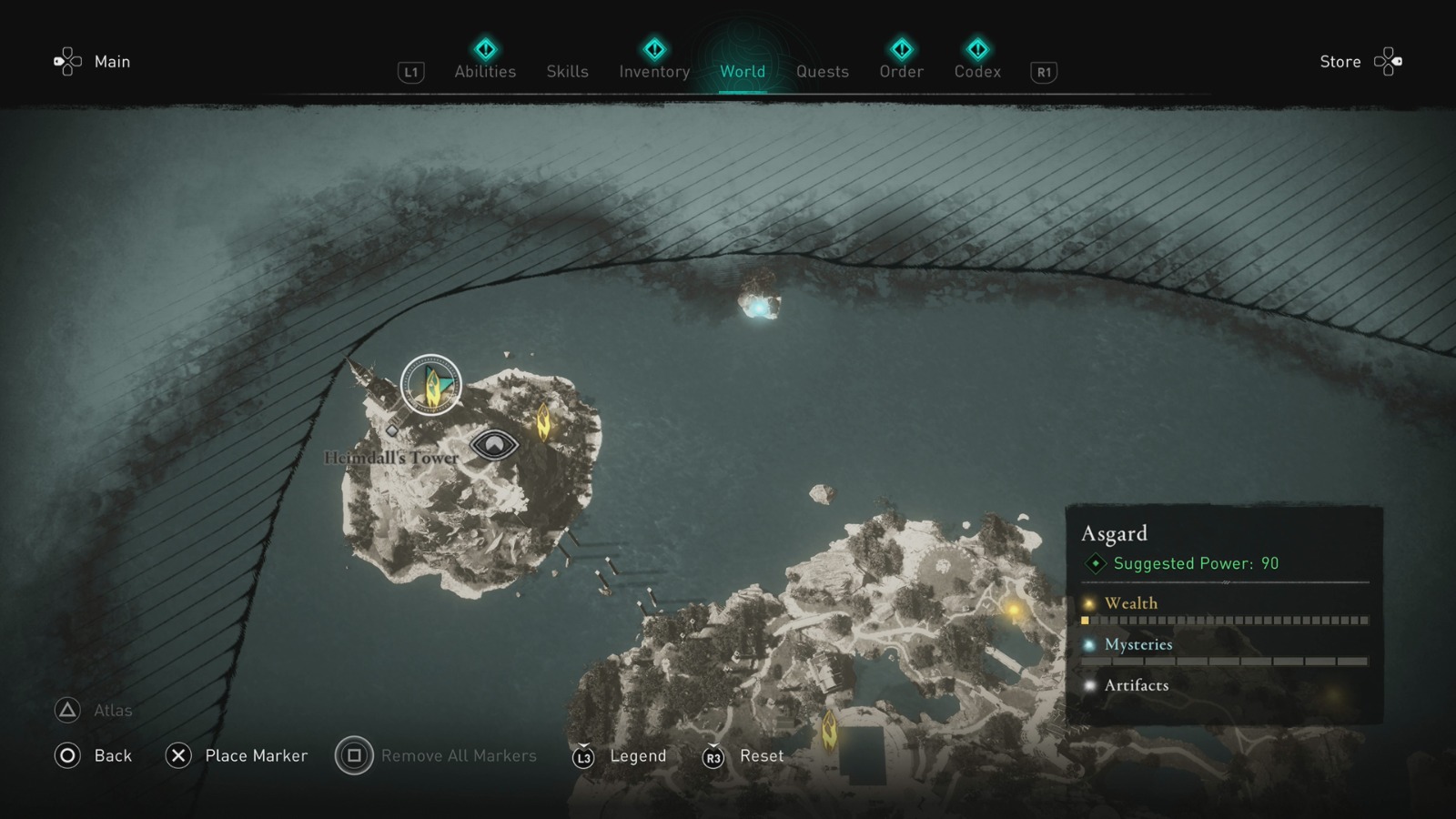Viewport: 1456px width, 819px height.
Task: Select the player position marker near Heimdall's Tower
Action: click(430, 386)
